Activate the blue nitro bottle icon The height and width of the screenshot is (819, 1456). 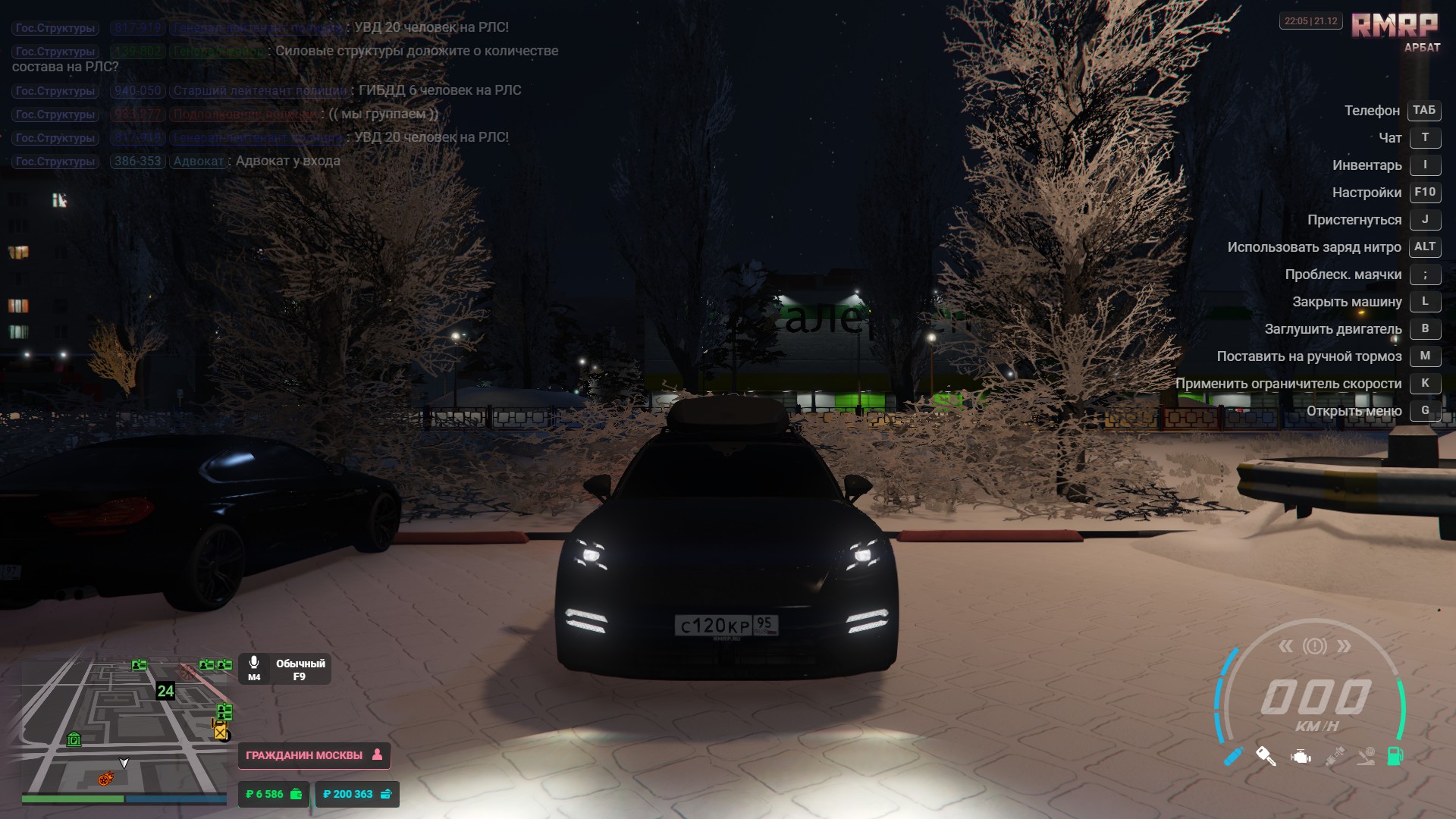click(x=1234, y=756)
